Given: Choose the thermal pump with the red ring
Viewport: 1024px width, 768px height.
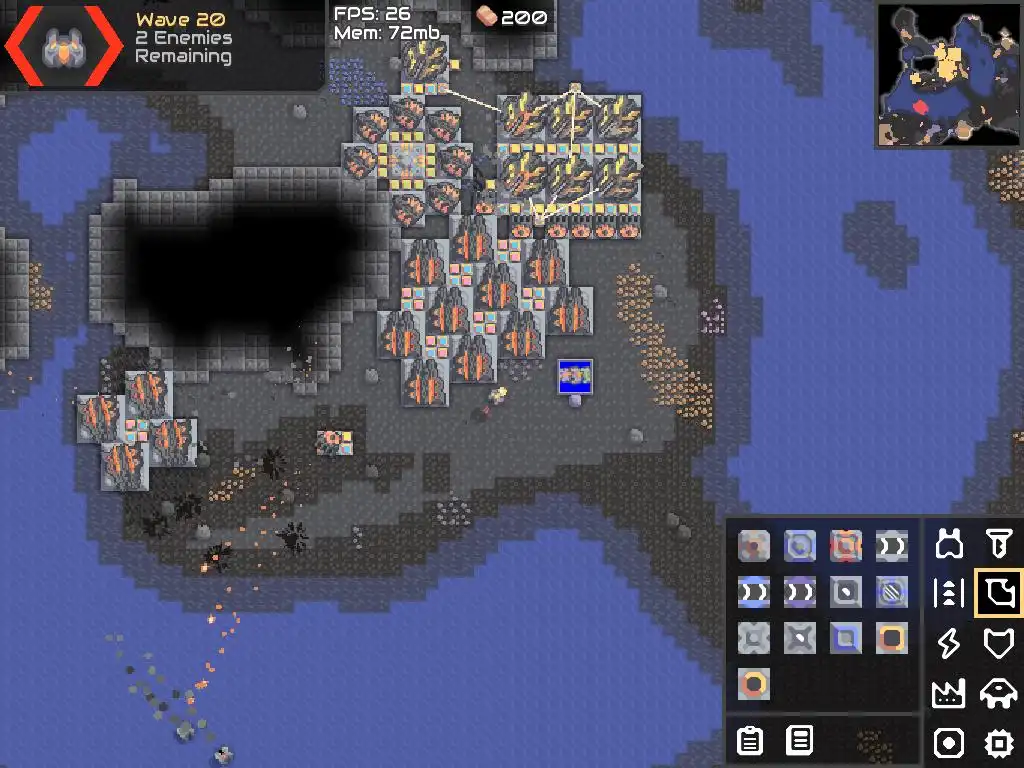Looking at the screenshot, I should tap(846, 545).
